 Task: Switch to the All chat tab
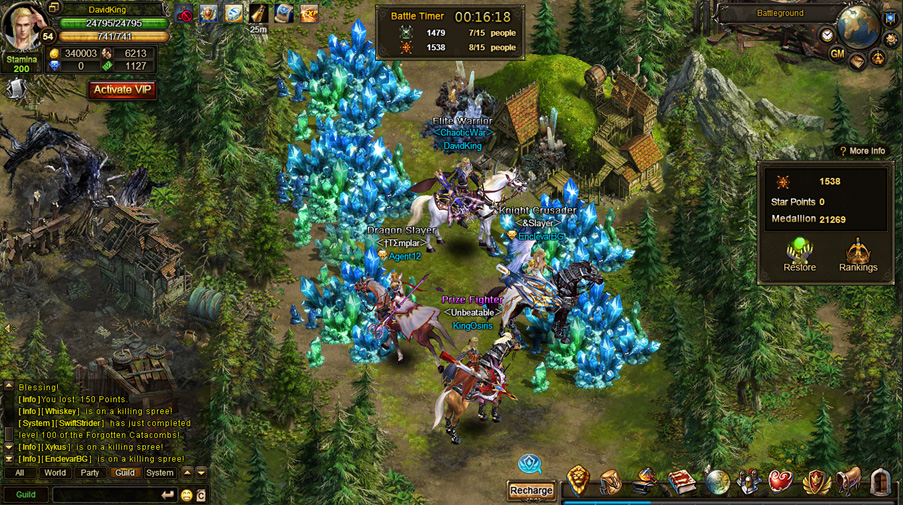(x=19, y=473)
